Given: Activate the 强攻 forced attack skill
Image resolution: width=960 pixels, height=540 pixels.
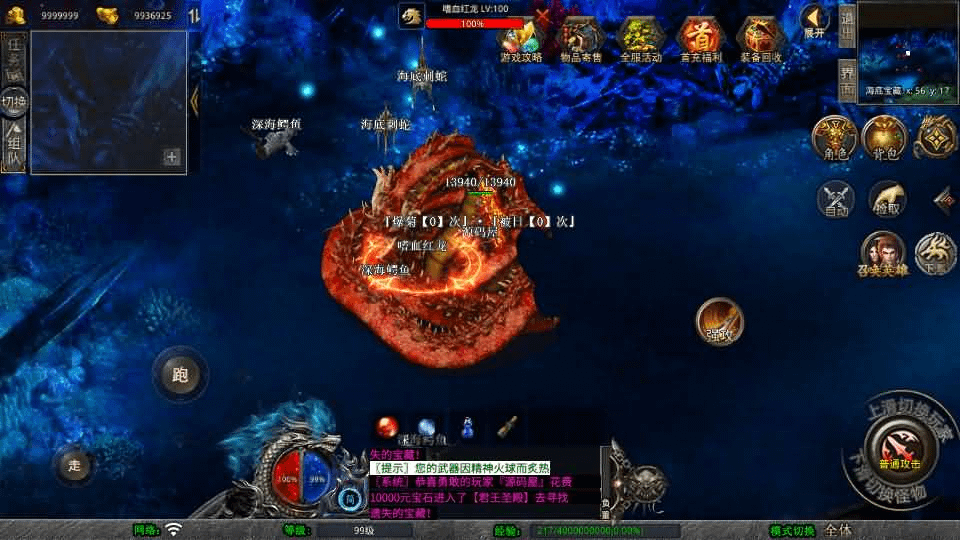Looking at the screenshot, I should pos(720,320).
